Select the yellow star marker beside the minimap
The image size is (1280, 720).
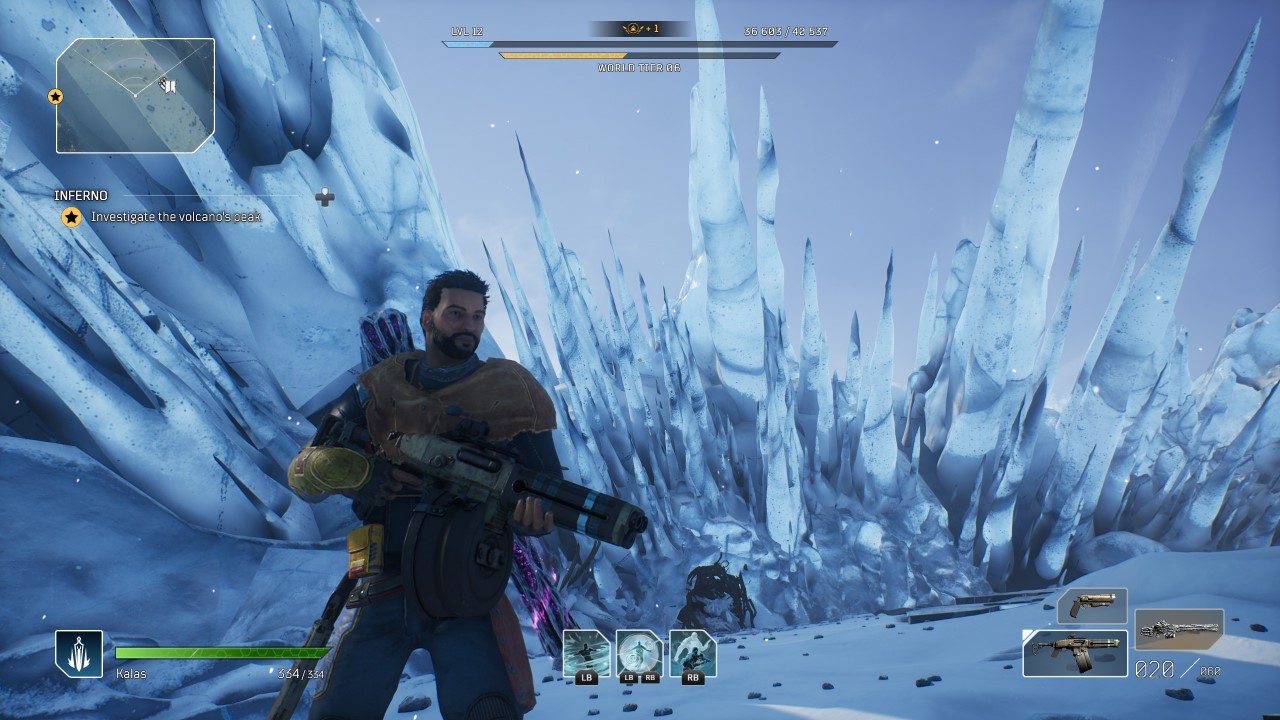pyautogui.click(x=56, y=96)
